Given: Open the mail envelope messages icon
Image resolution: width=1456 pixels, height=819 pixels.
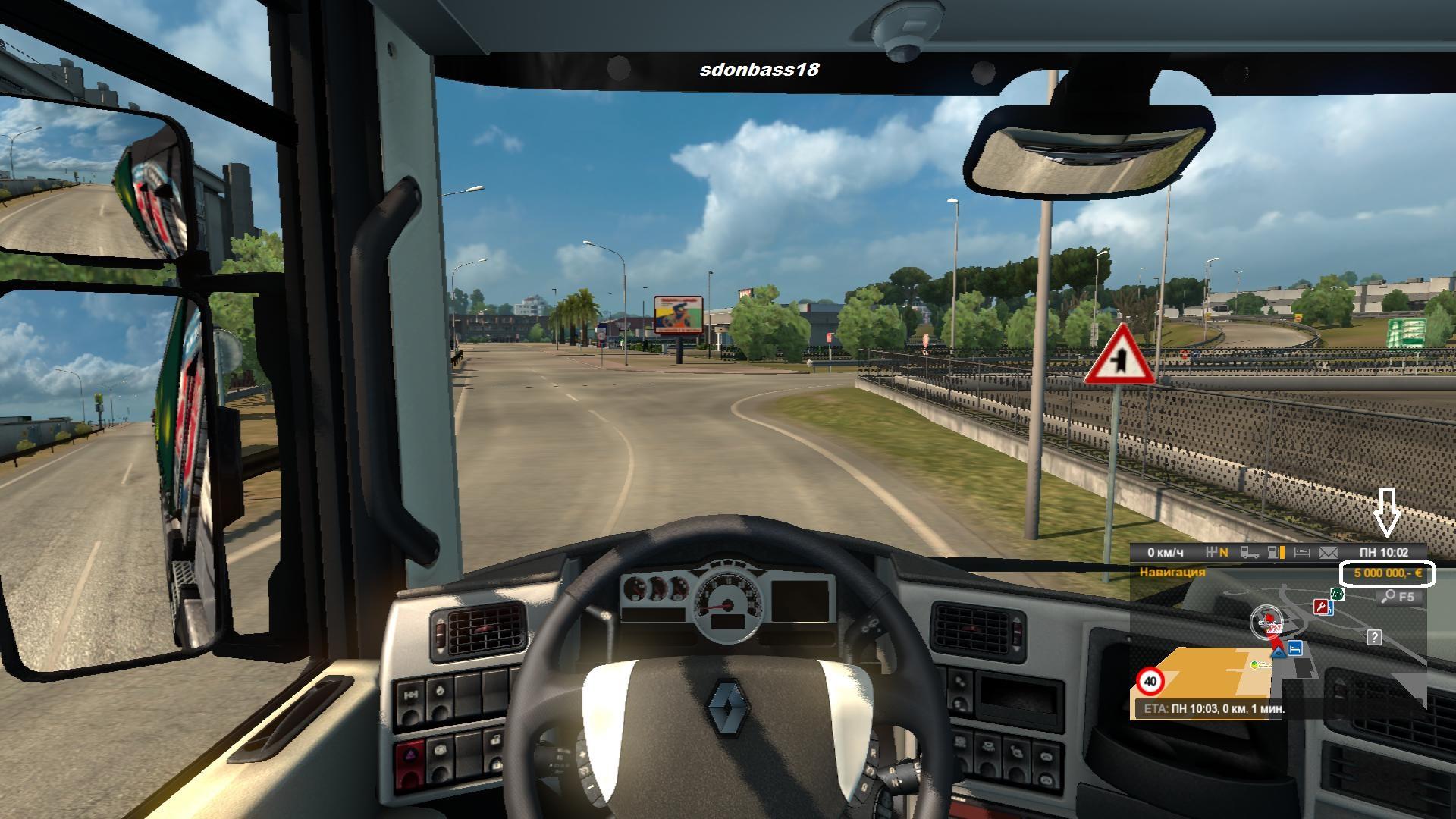Looking at the screenshot, I should point(1329,553).
